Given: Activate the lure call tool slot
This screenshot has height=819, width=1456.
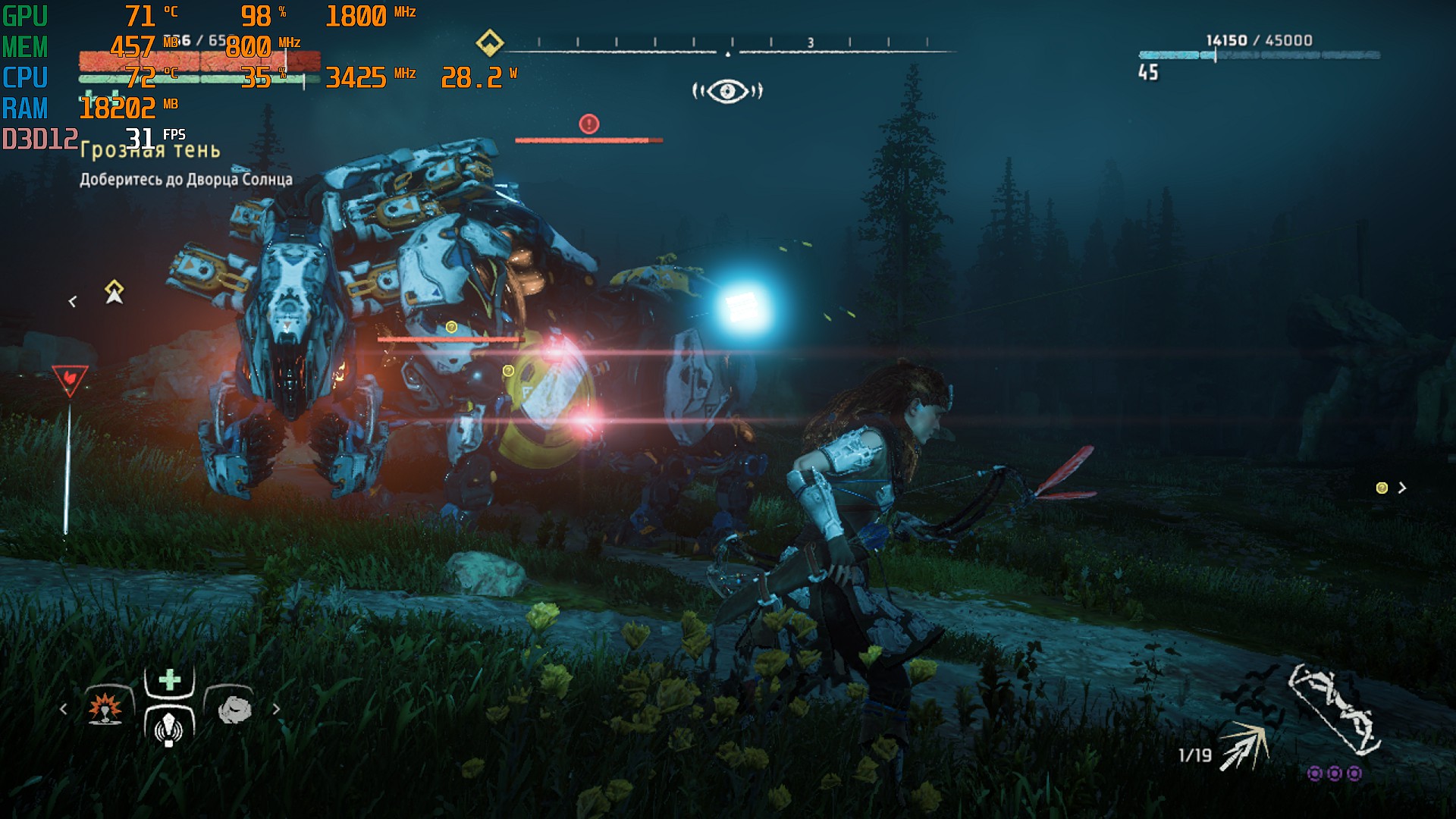Looking at the screenshot, I should tap(169, 728).
